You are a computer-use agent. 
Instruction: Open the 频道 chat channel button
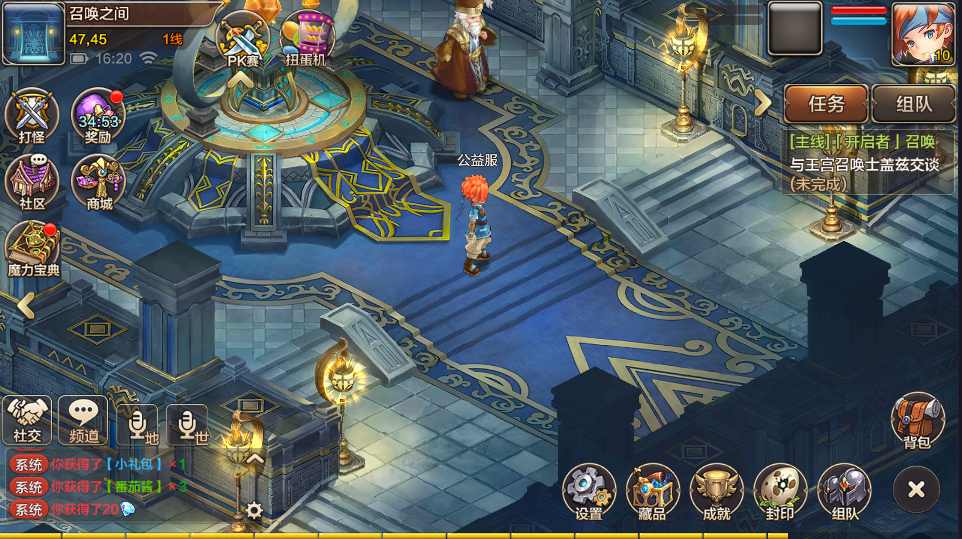click(x=83, y=419)
